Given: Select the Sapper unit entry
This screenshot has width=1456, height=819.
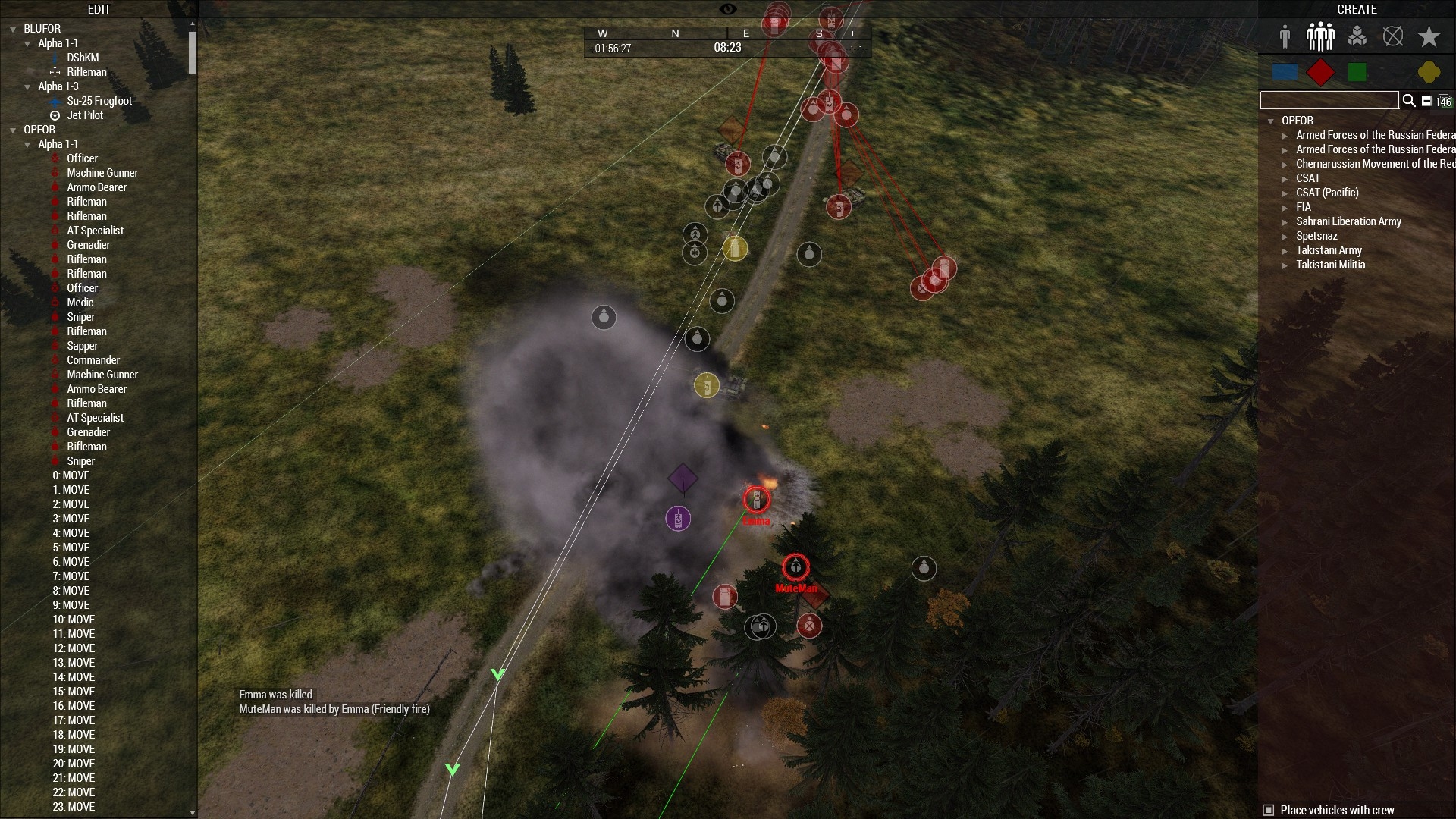Looking at the screenshot, I should [x=82, y=346].
